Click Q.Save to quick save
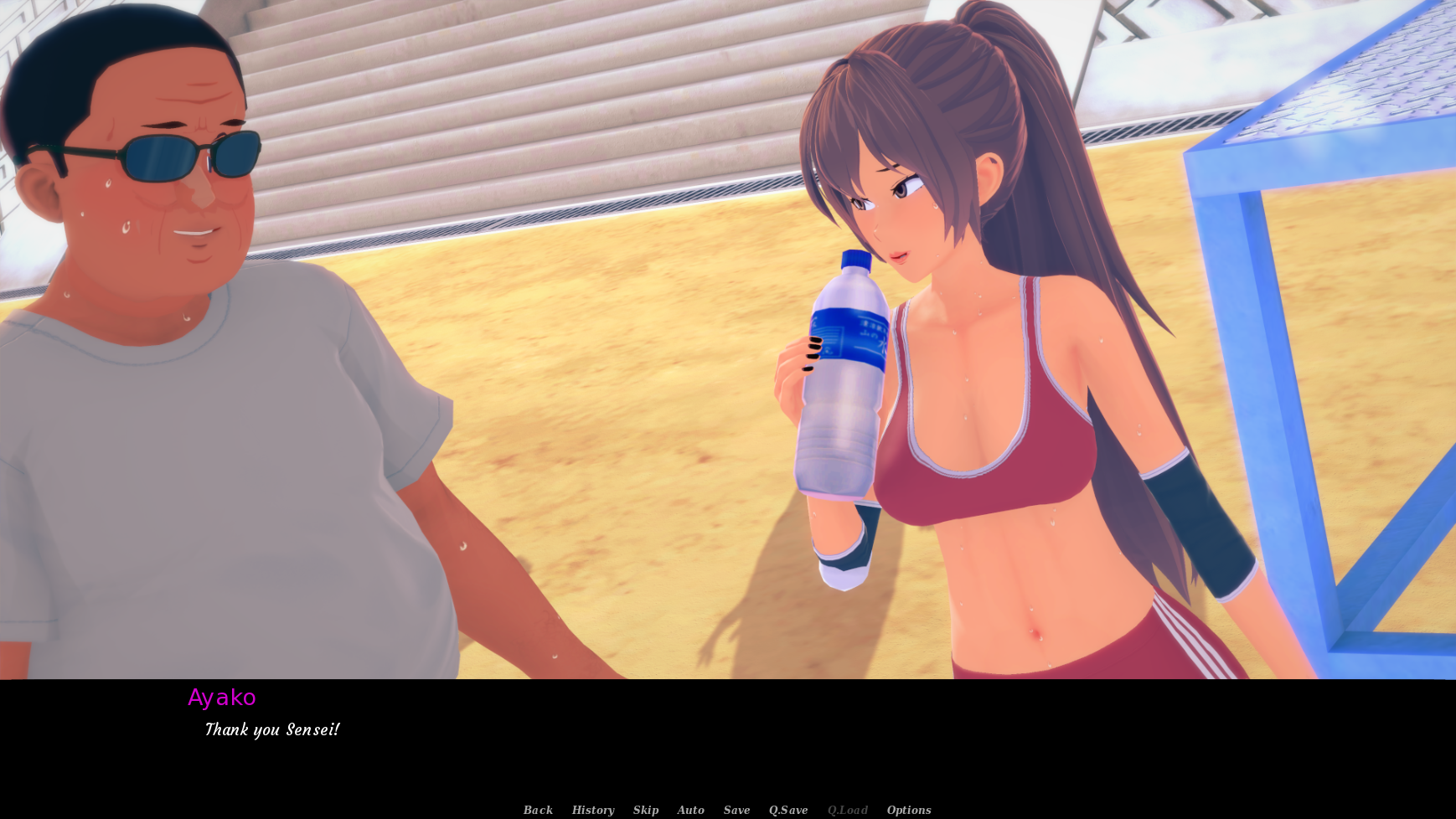The height and width of the screenshot is (819, 1456). [x=788, y=810]
